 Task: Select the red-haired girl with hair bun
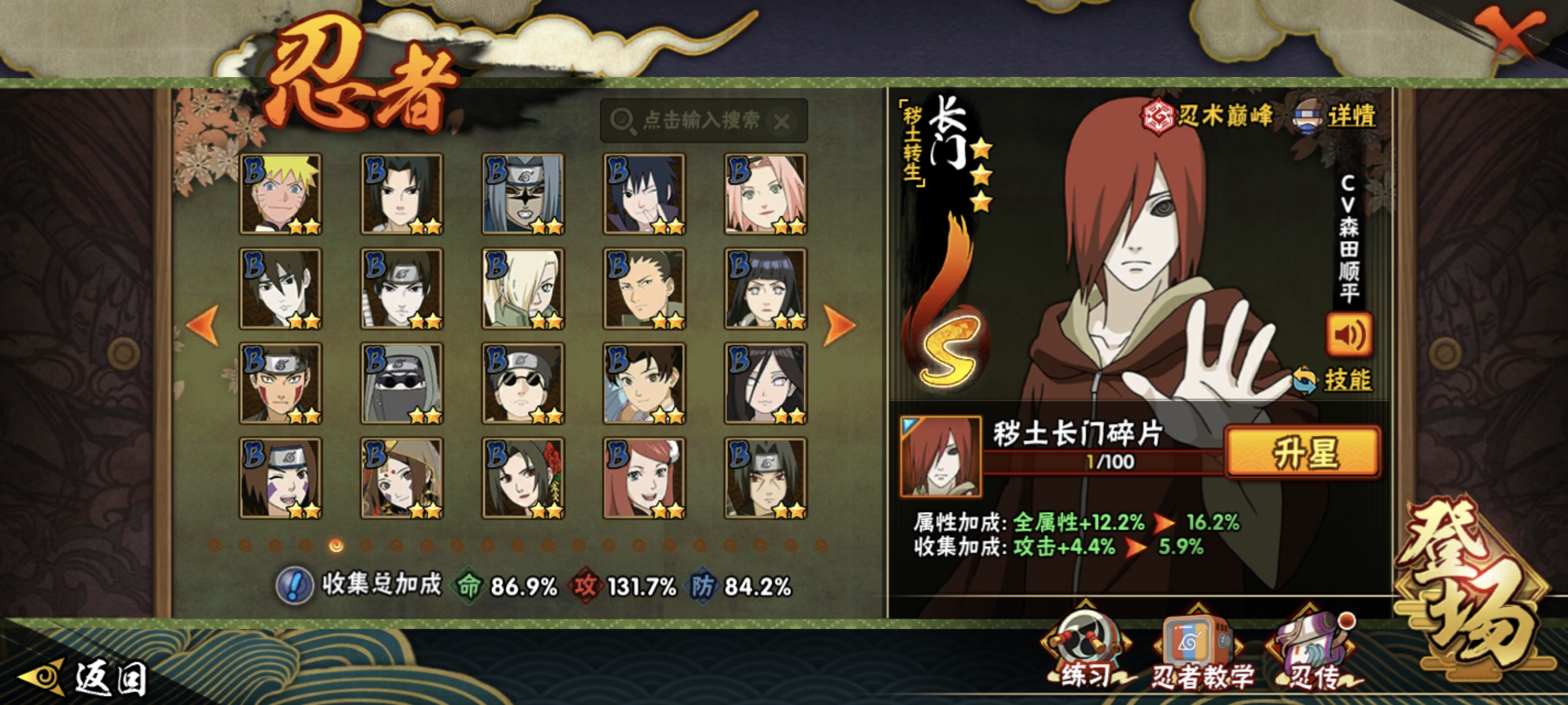(x=644, y=478)
